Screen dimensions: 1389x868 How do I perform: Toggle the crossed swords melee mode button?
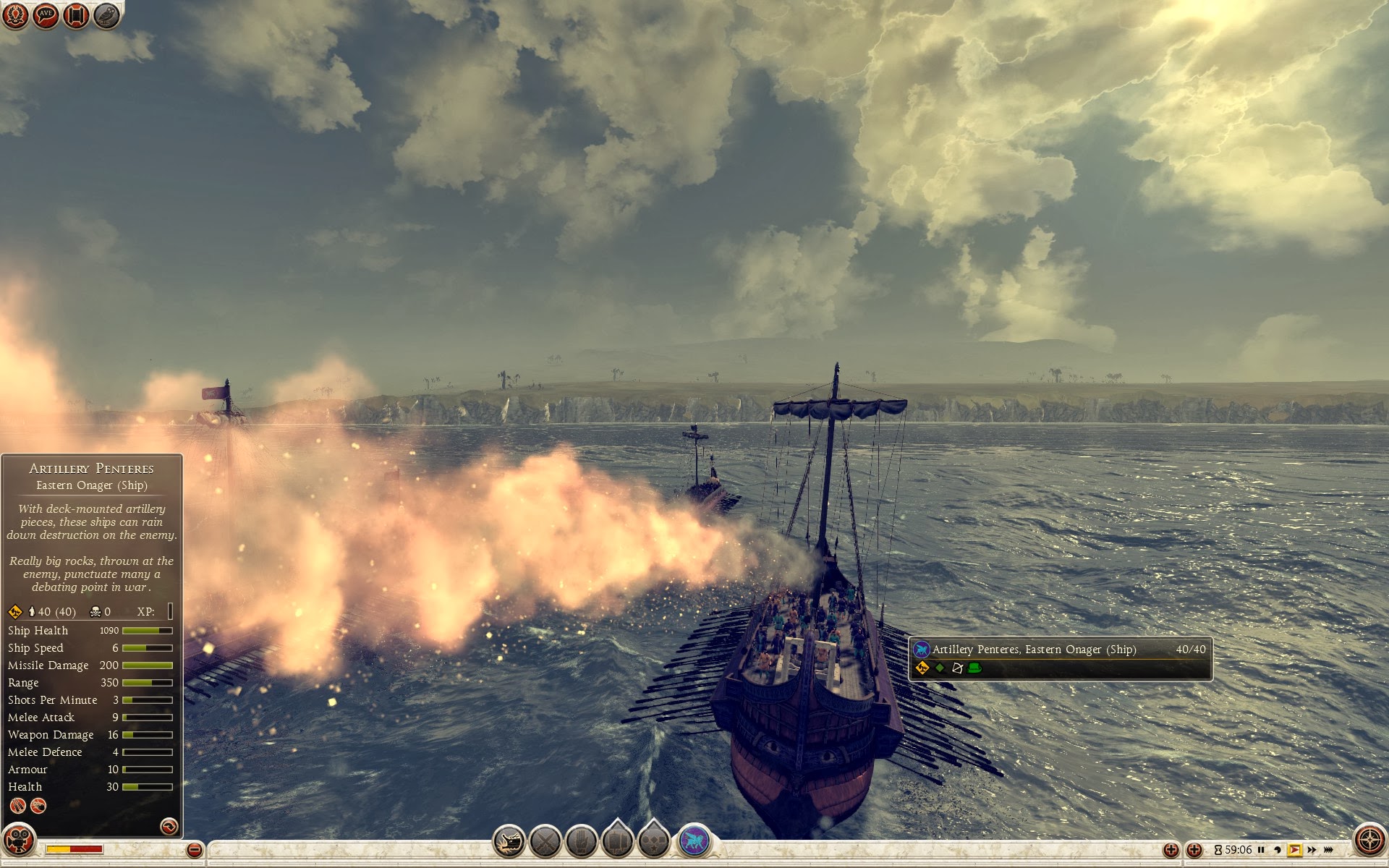click(x=545, y=842)
